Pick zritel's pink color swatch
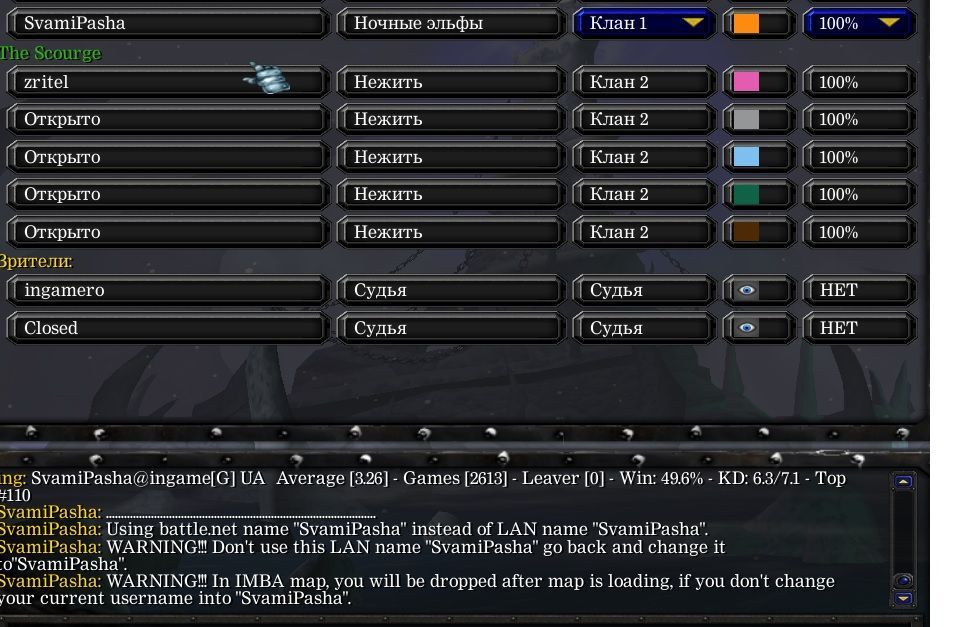 coord(747,82)
